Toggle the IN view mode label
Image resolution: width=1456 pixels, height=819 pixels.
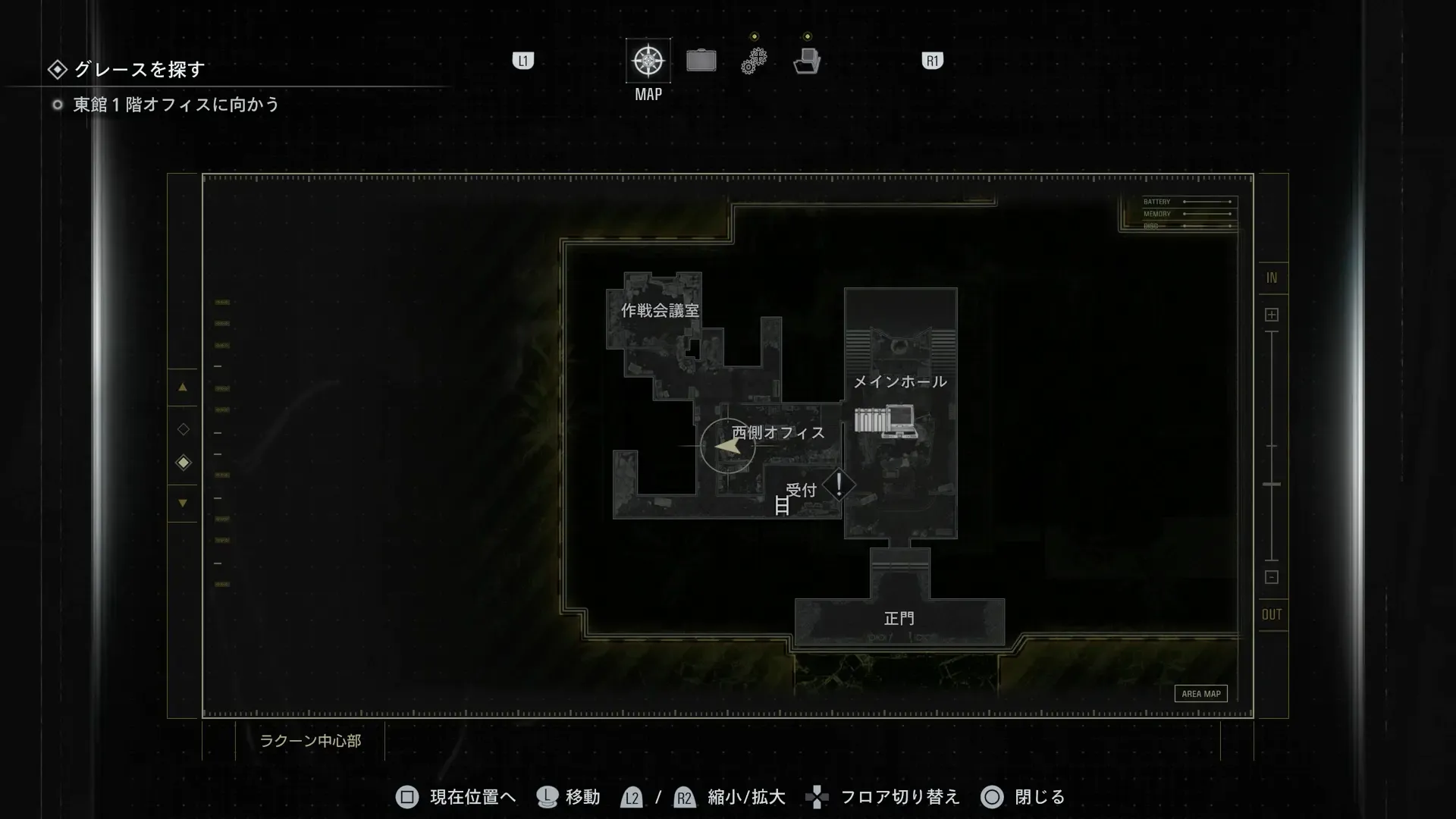point(1272,278)
